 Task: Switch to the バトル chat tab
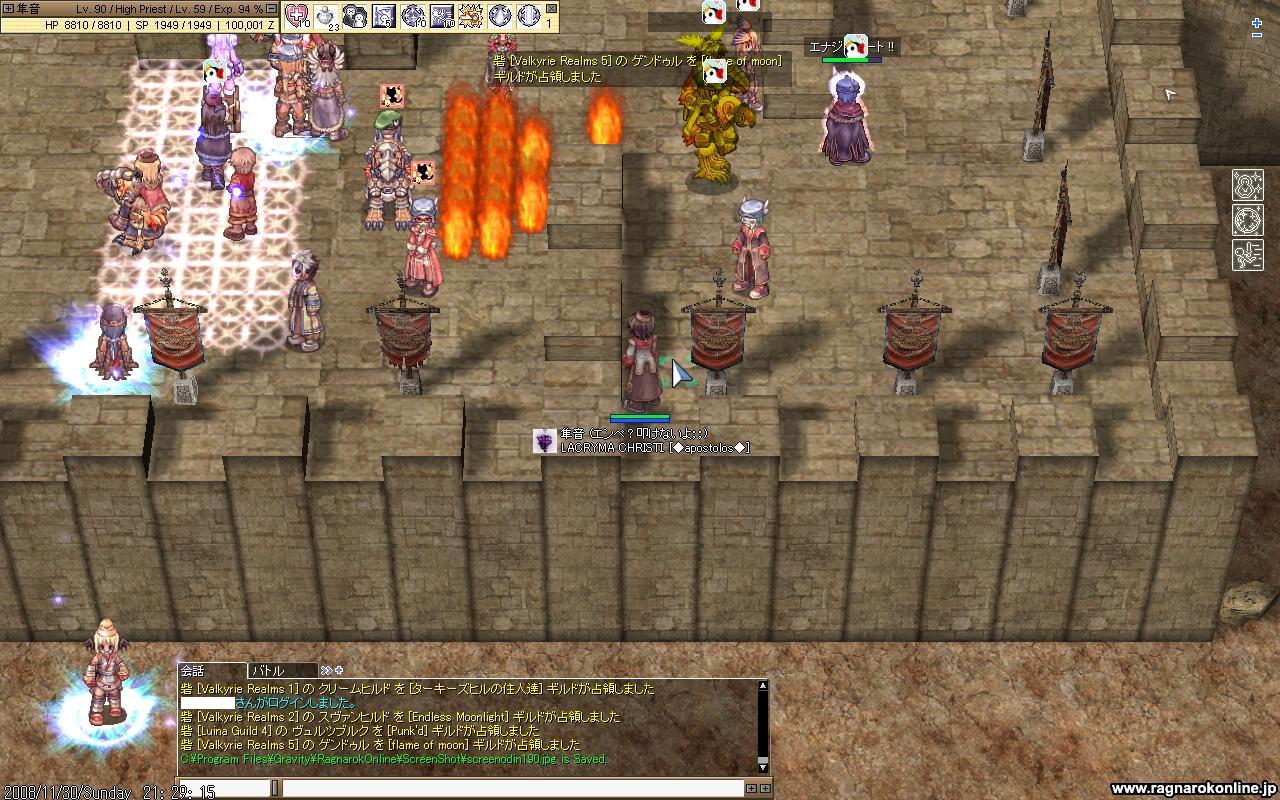281,670
